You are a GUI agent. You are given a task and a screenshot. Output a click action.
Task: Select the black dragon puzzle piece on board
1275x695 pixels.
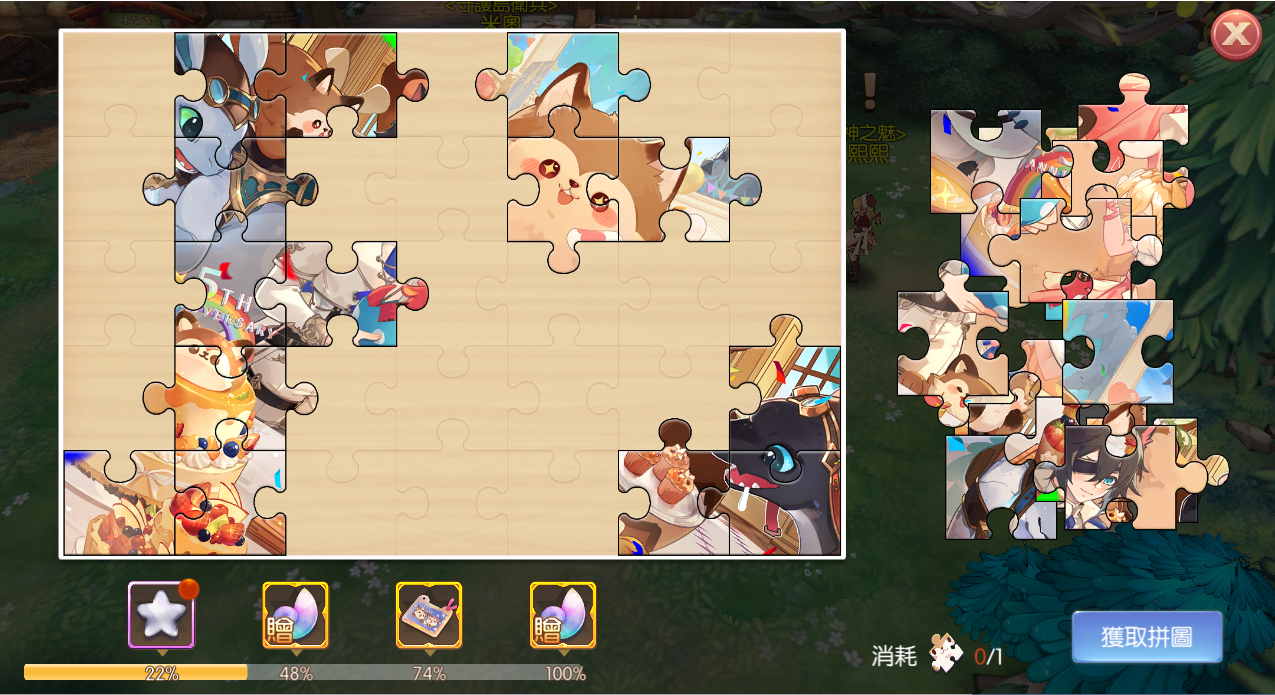coord(783,470)
